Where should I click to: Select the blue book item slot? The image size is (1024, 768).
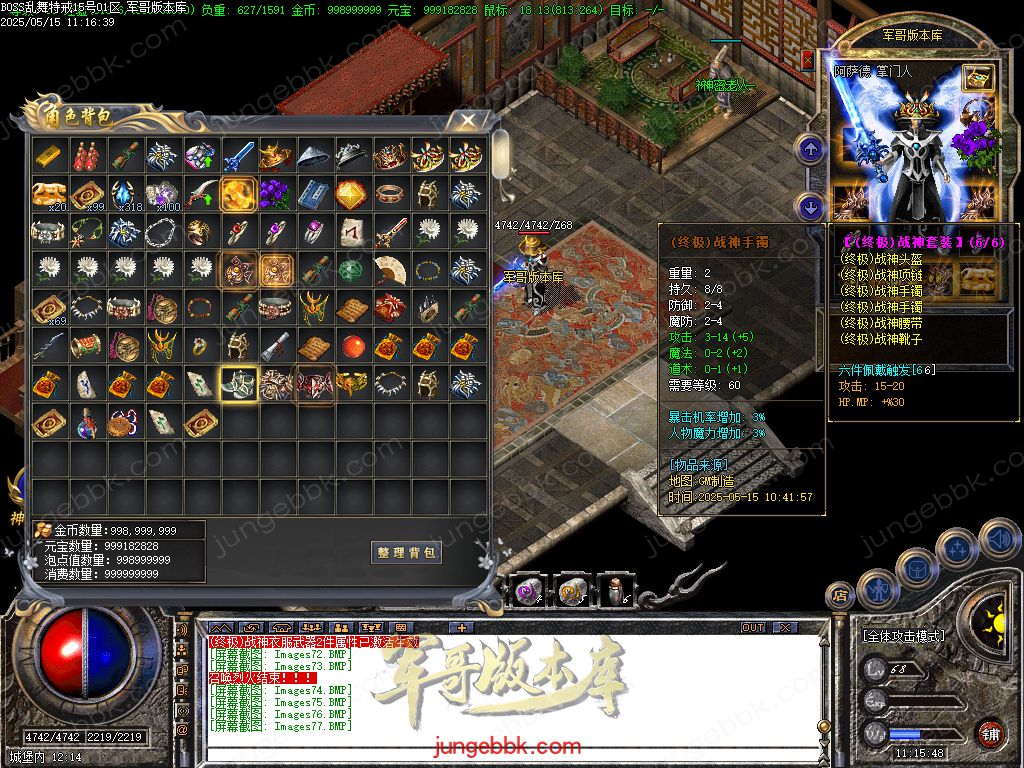315,194
